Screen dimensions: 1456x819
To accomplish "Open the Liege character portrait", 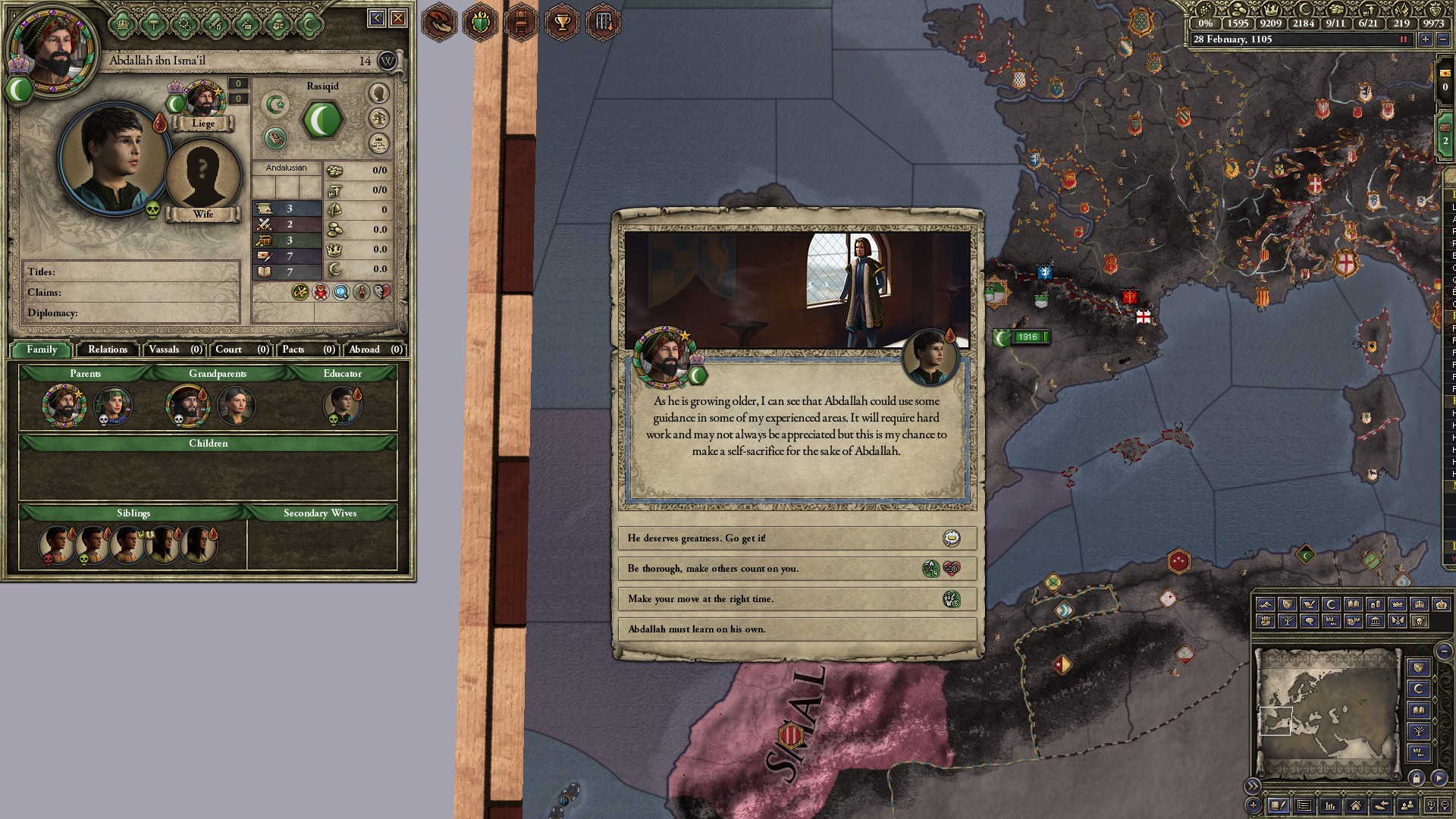I will (202, 100).
